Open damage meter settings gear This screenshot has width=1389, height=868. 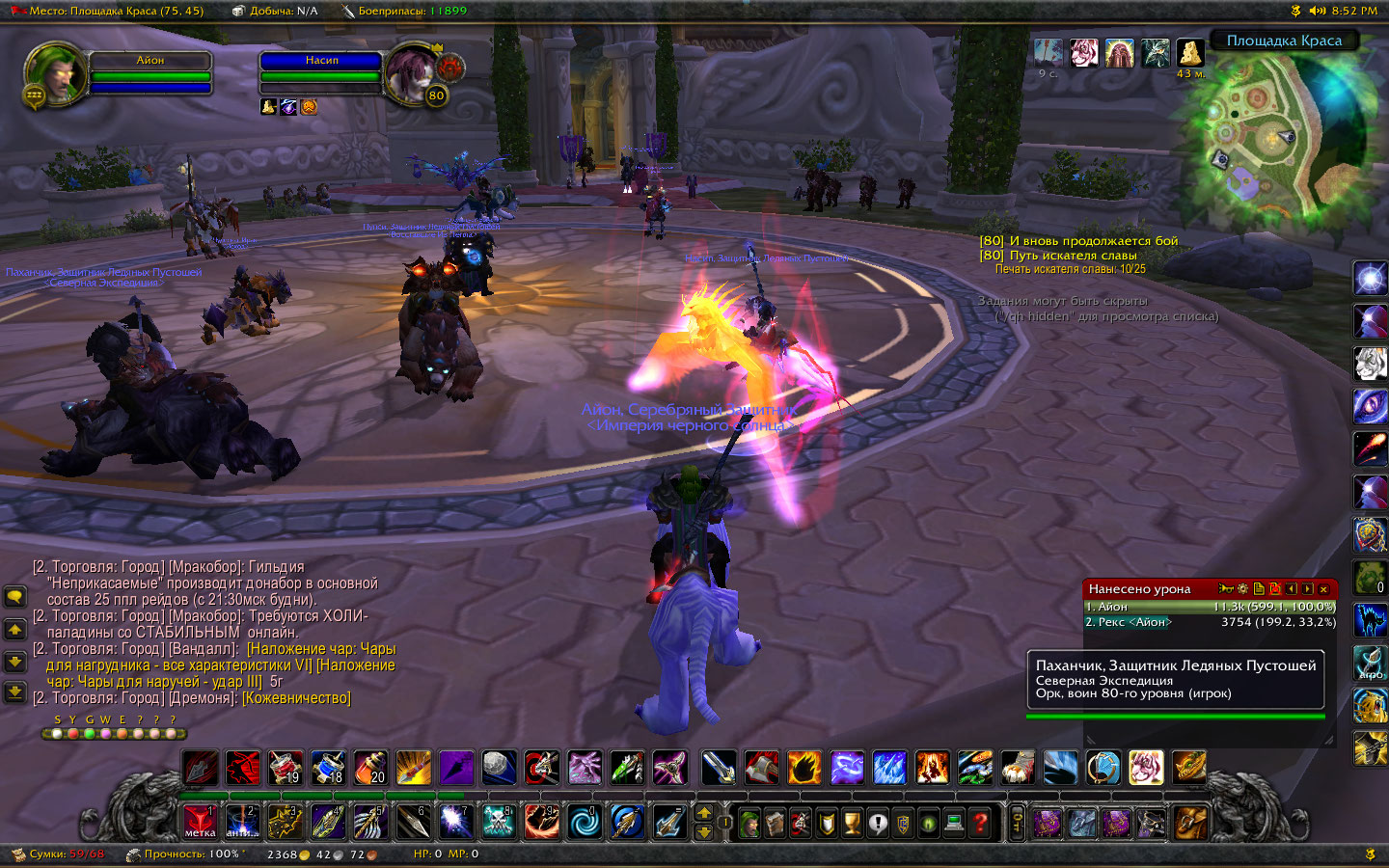(x=1242, y=589)
